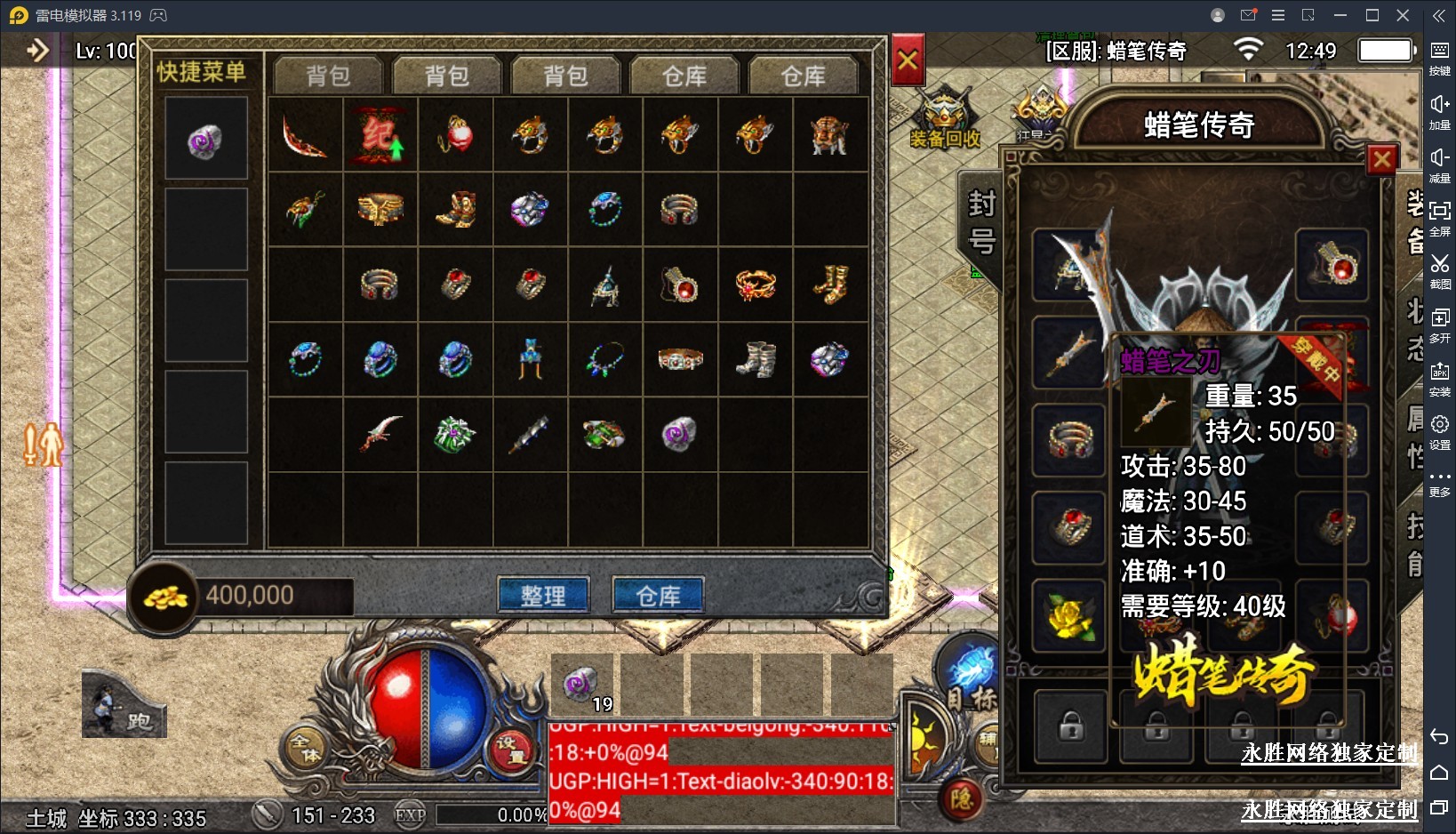This screenshot has height=834, width=1456.
Task: Open storage via the blue 仓库 button
Action: 658,595
